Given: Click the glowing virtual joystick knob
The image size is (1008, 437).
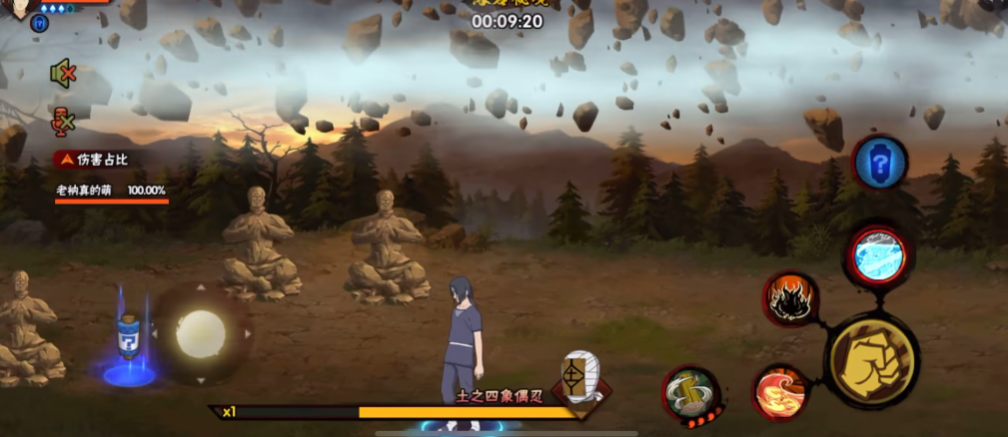Looking at the screenshot, I should tap(200, 334).
